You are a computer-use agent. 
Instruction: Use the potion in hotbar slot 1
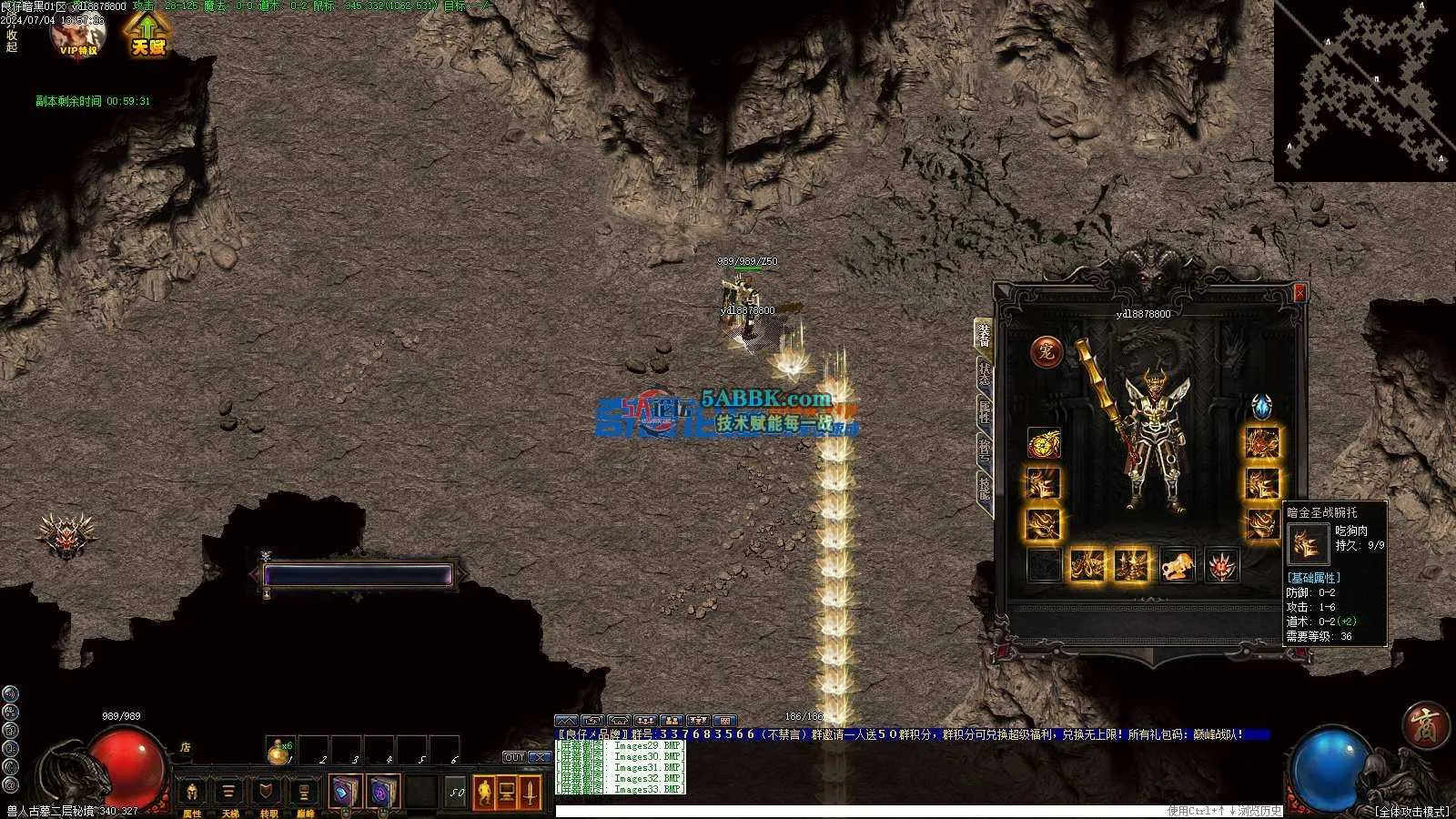280,752
